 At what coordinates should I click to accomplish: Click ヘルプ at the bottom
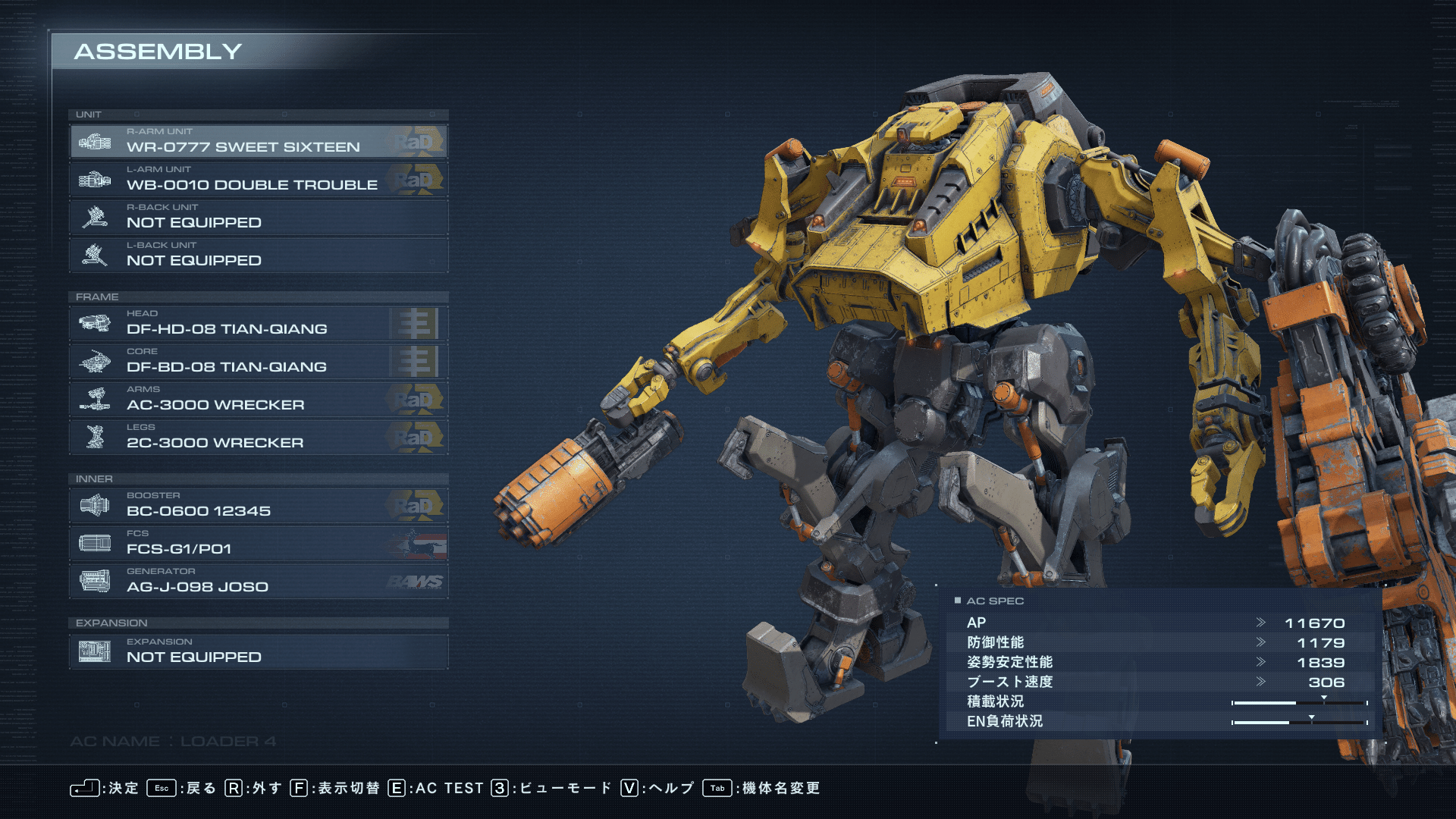(670, 788)
